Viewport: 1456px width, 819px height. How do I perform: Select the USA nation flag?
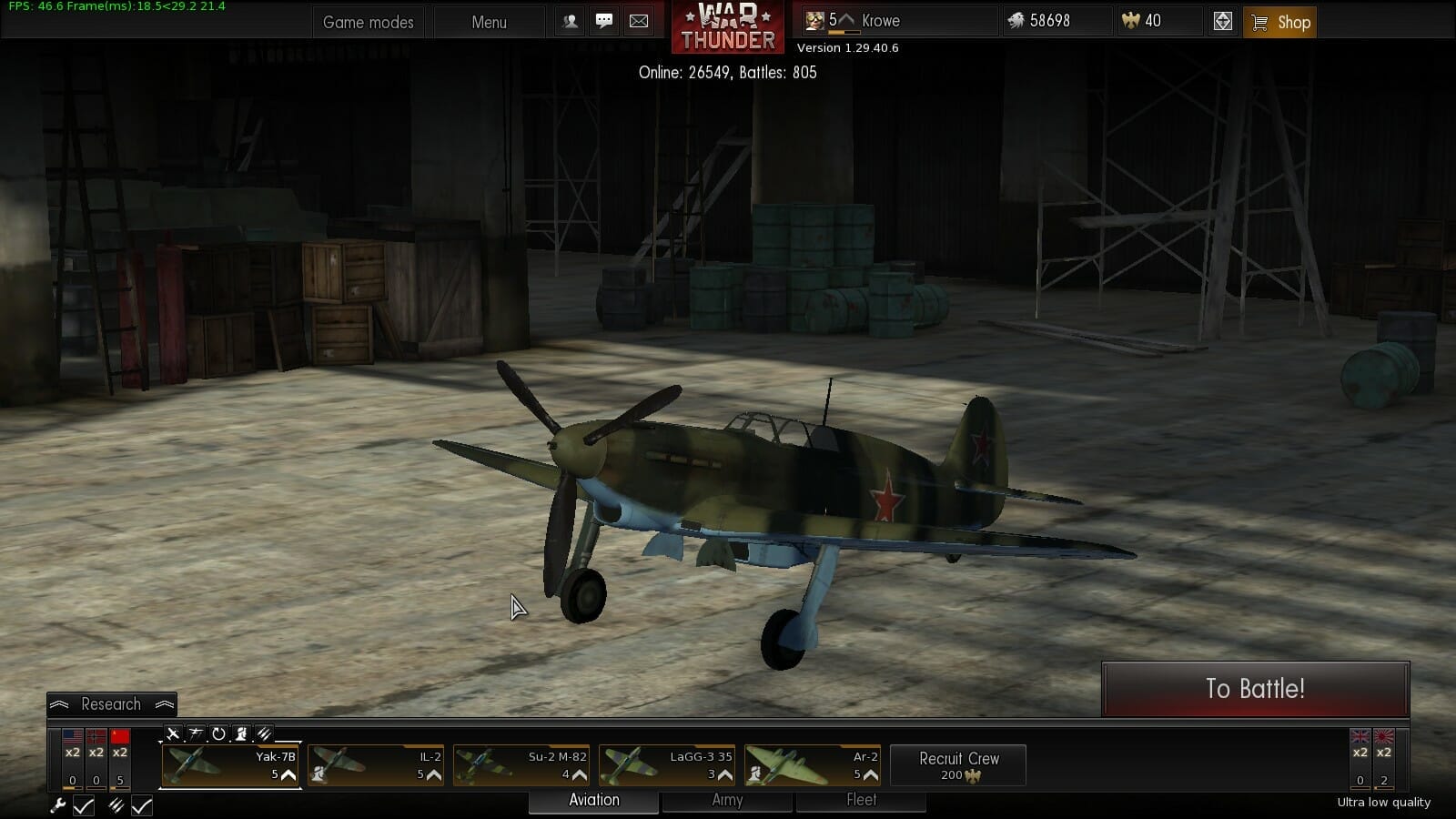(73, 737)
